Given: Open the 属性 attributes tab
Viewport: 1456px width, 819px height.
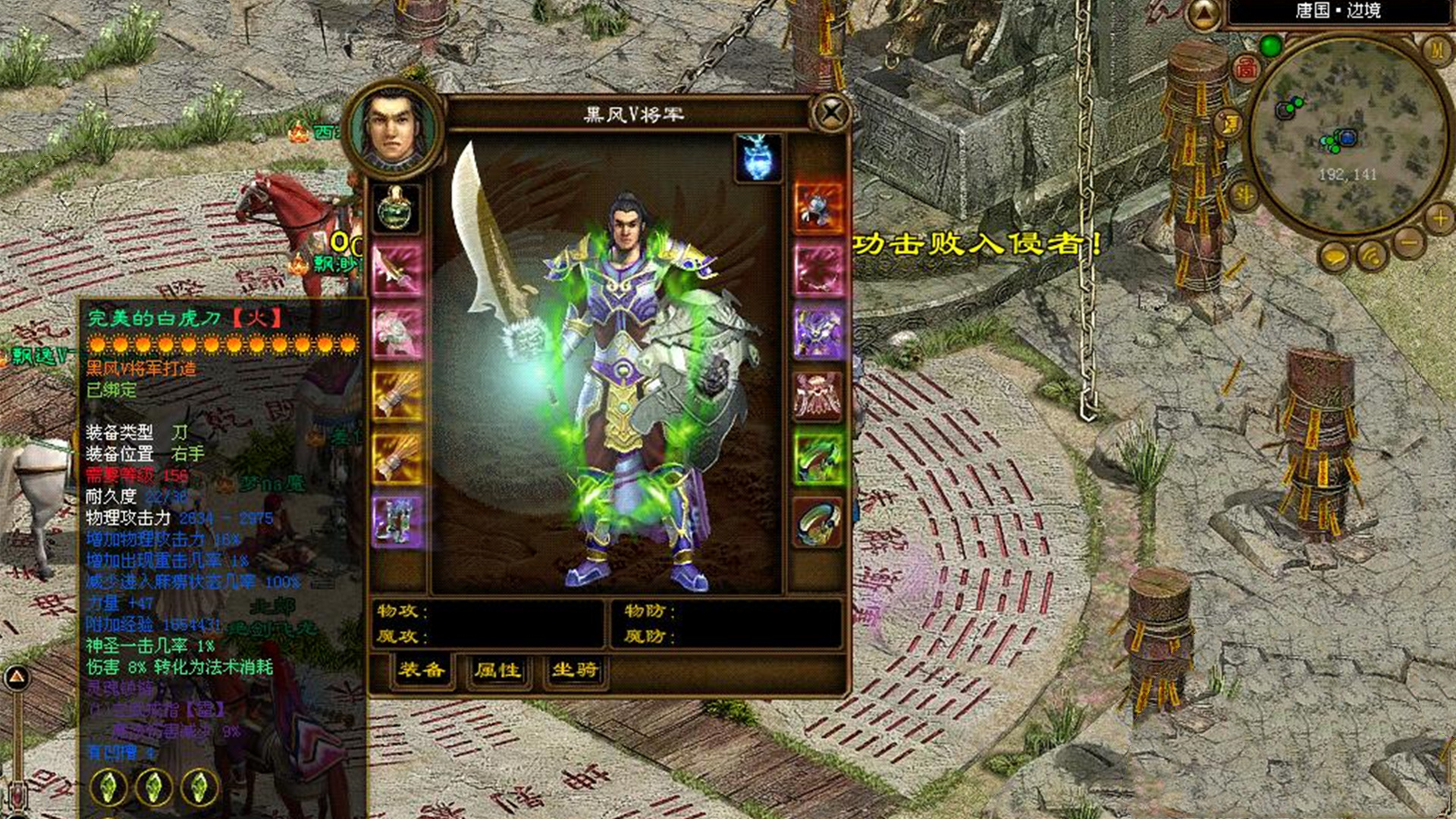Looking at the screenshot, I should [498, 670].
